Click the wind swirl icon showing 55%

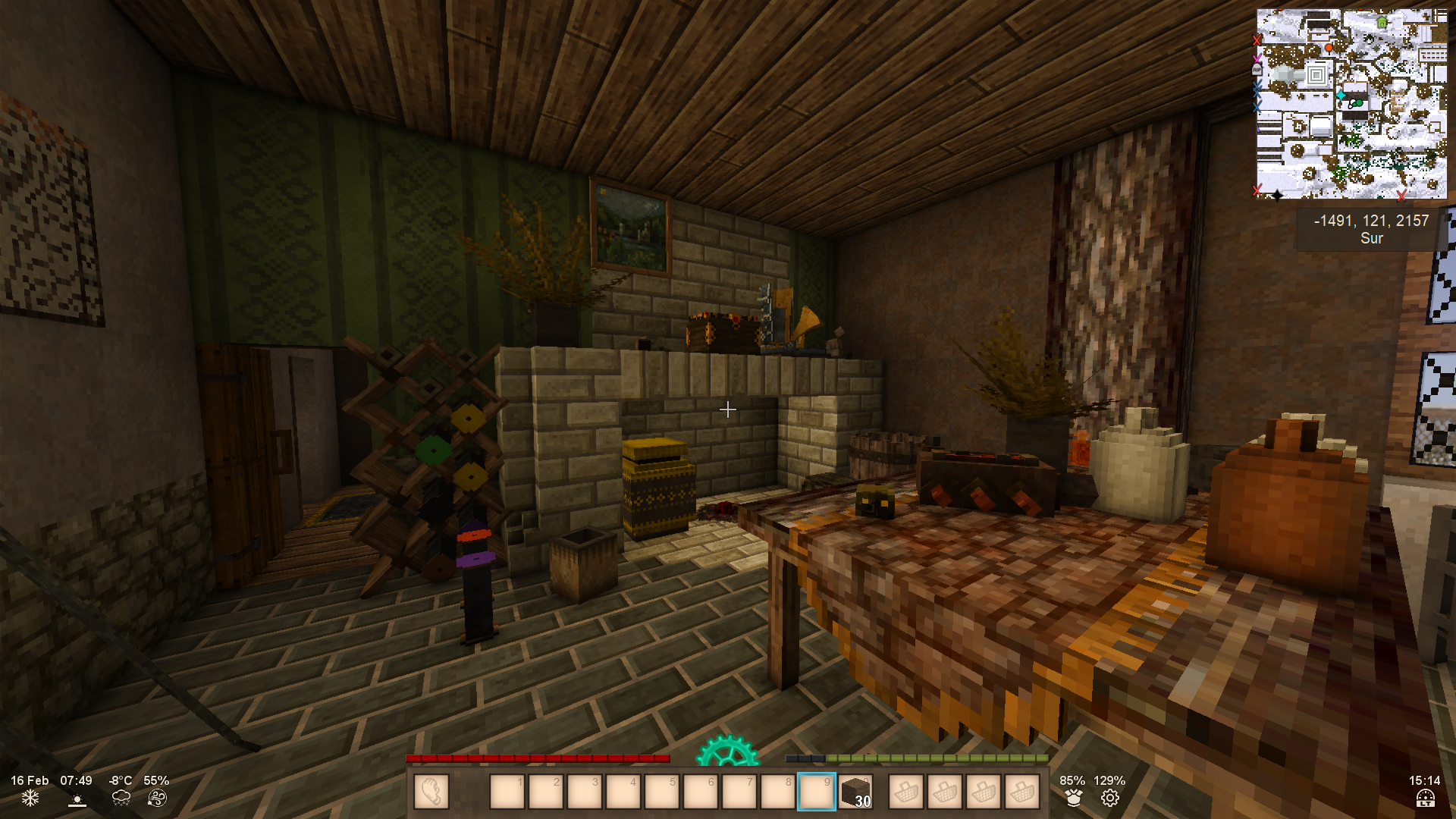tap(157, 798)
